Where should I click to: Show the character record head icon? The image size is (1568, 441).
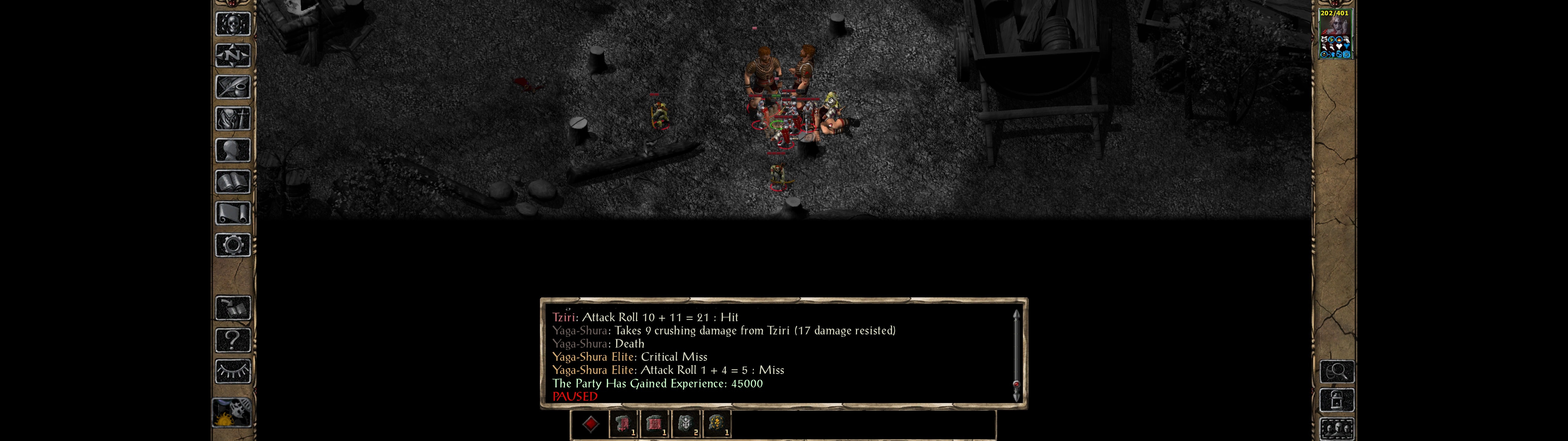(x=232, y=150)
